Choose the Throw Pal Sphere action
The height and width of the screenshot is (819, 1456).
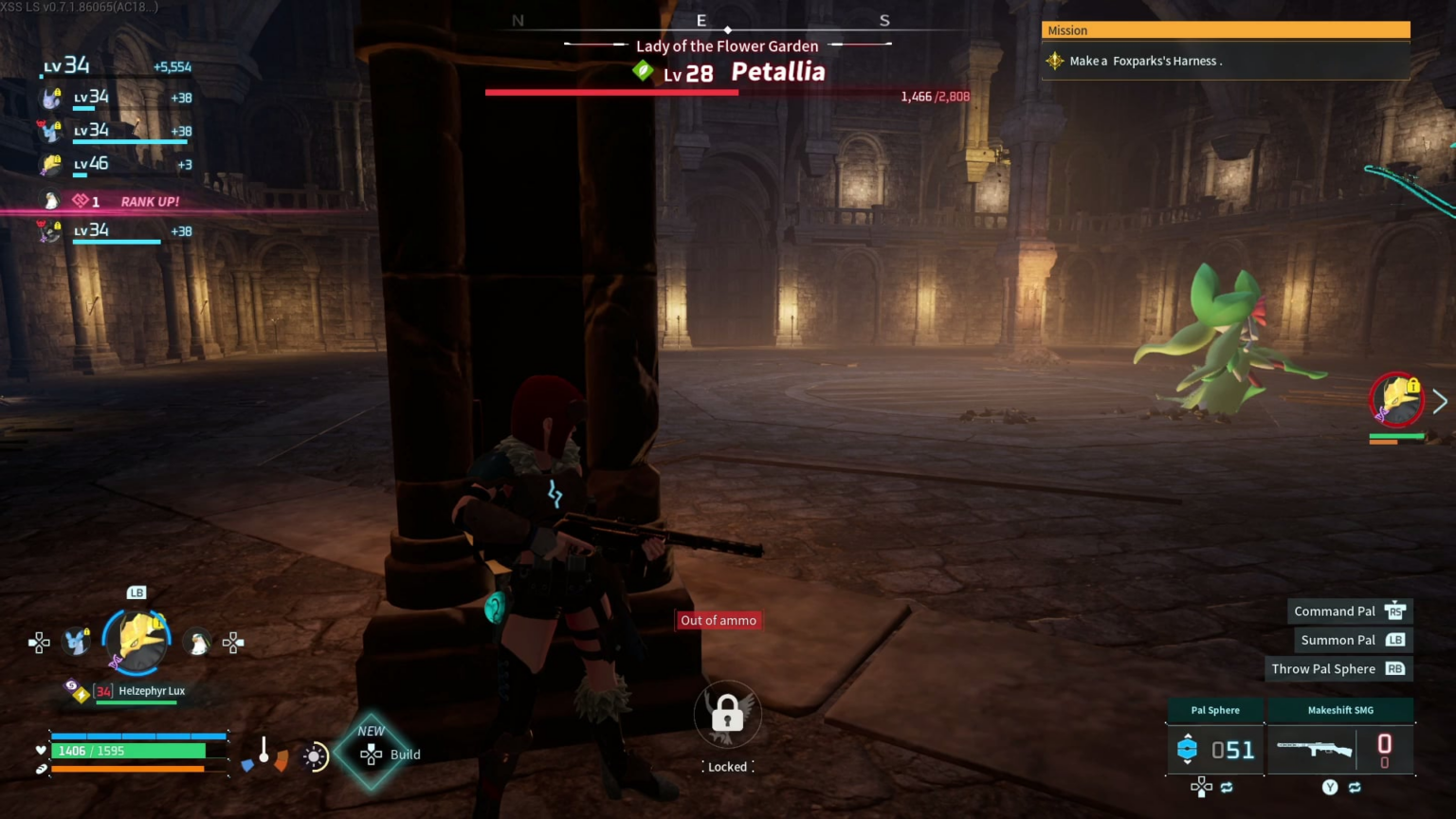1338,669
